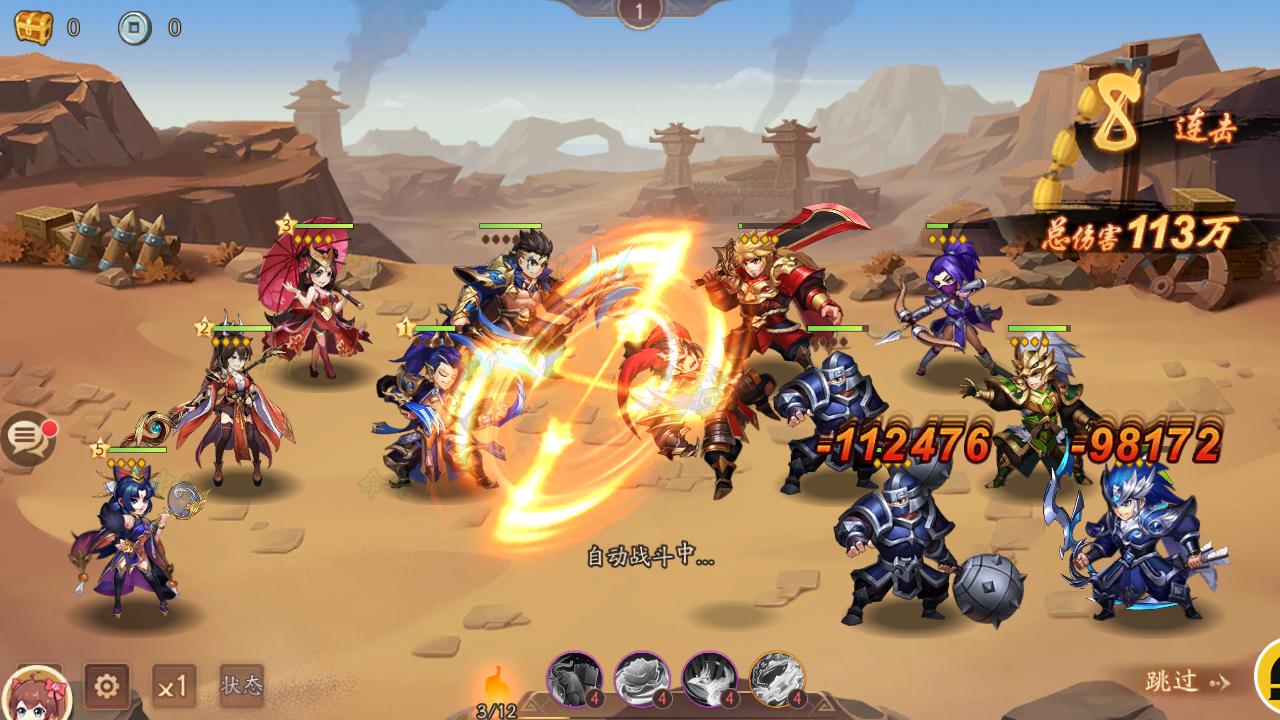
Task: Tap the treasure chest loot icon
Action: (33, 27)
